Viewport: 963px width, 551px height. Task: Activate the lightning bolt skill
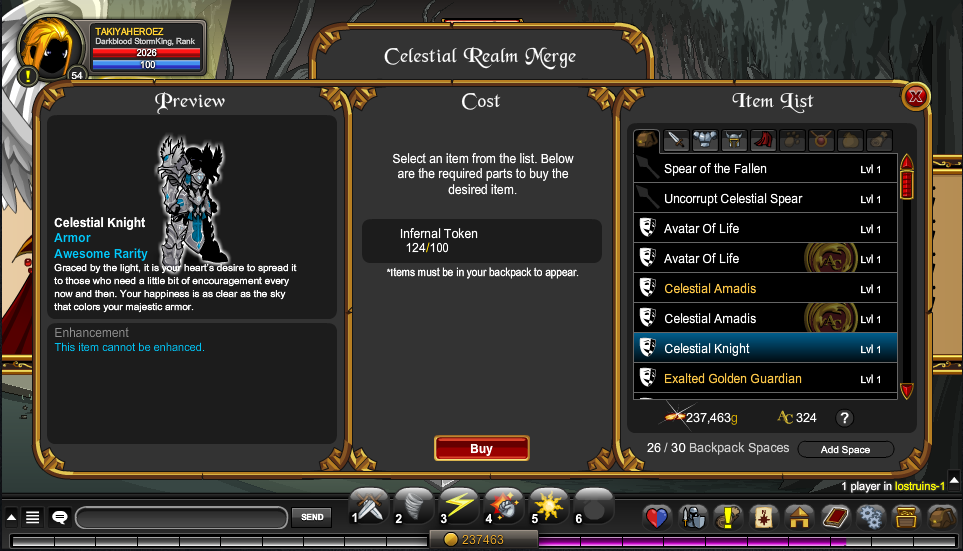coord(459,506)
